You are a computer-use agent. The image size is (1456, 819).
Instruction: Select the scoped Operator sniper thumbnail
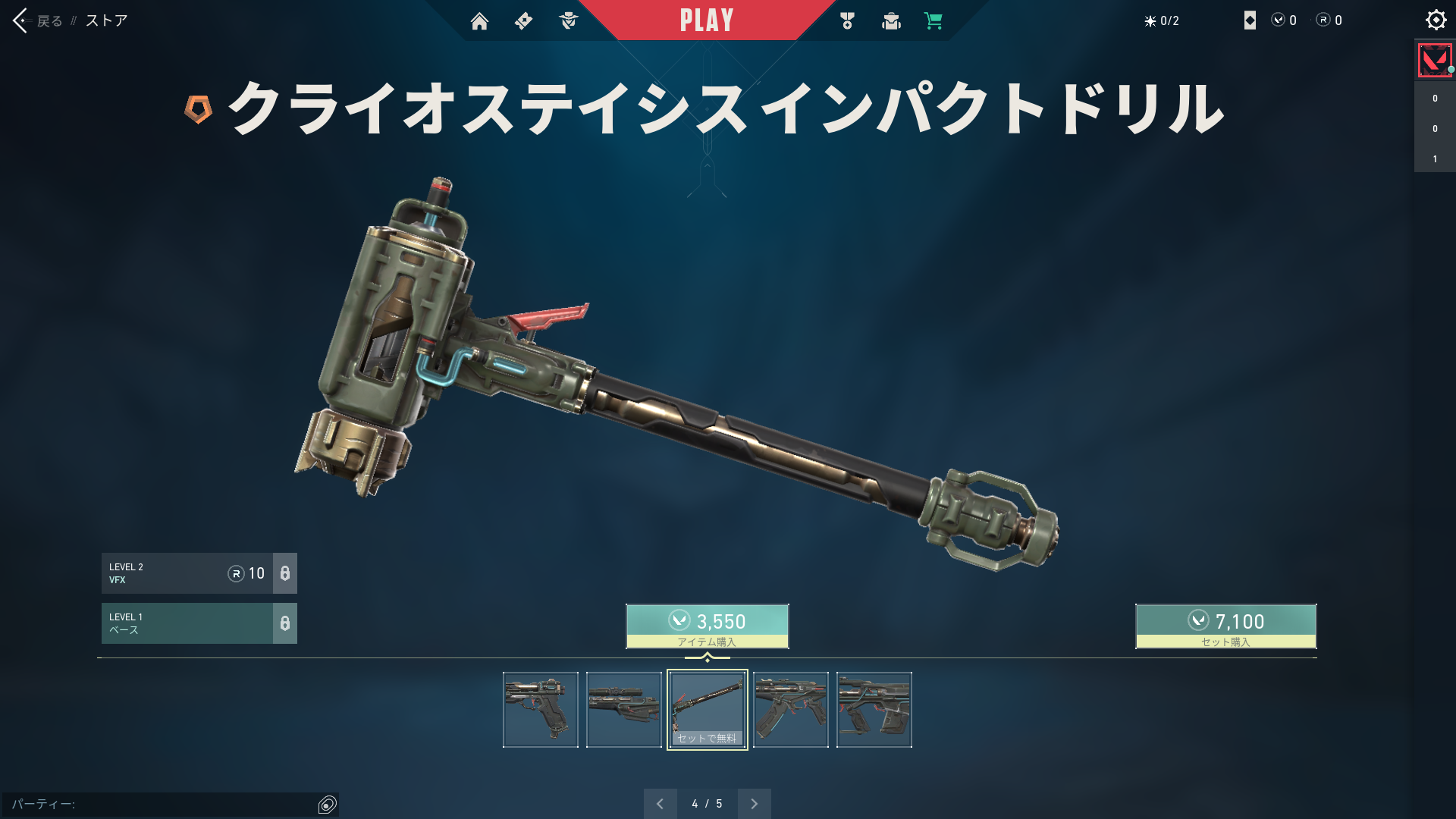[x=624, y=710]
